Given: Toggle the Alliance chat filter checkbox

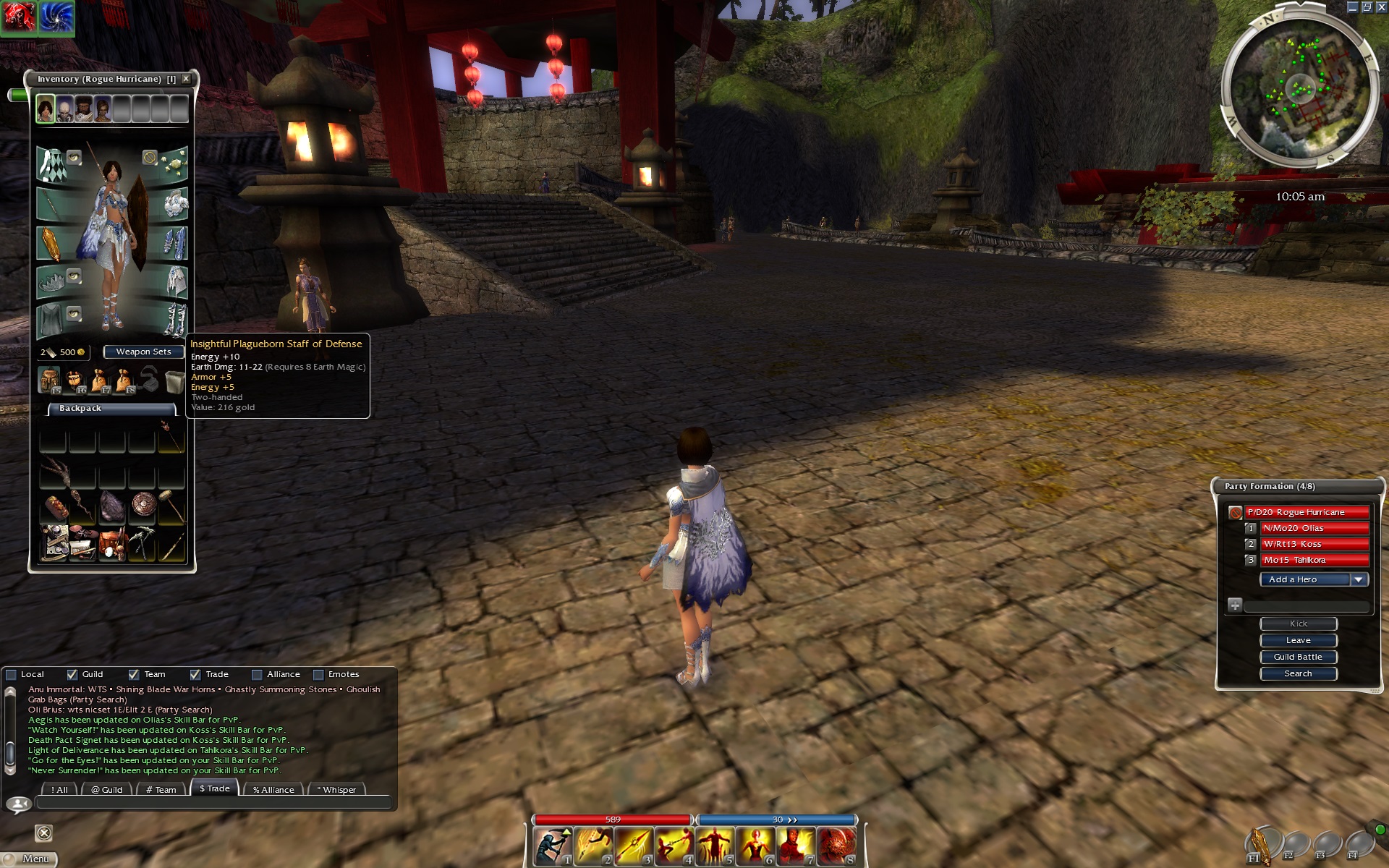Looking at the screenshot, I should coord(257,674).
